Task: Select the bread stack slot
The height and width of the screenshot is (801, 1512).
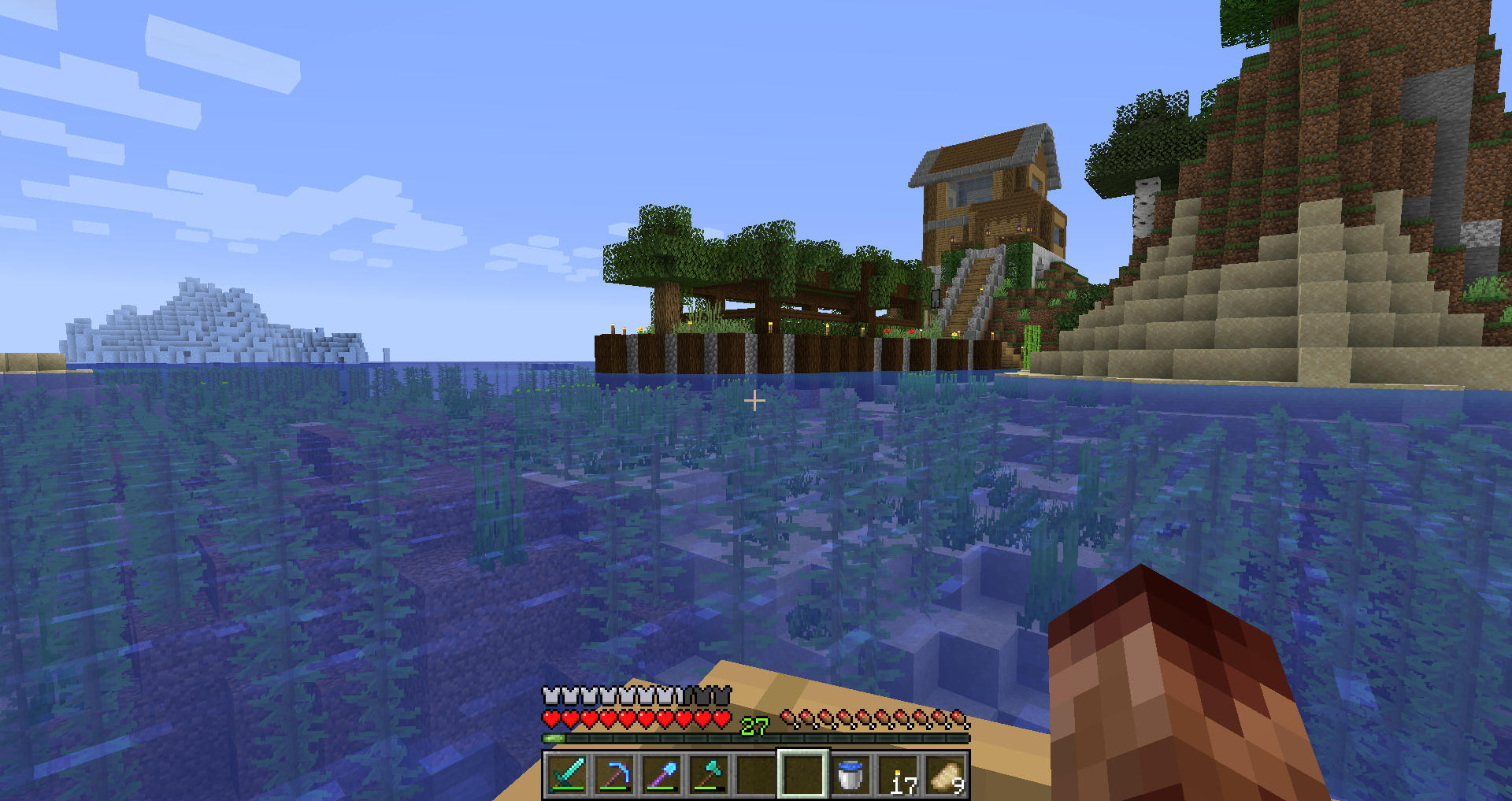Action: [x=945, y=775]
